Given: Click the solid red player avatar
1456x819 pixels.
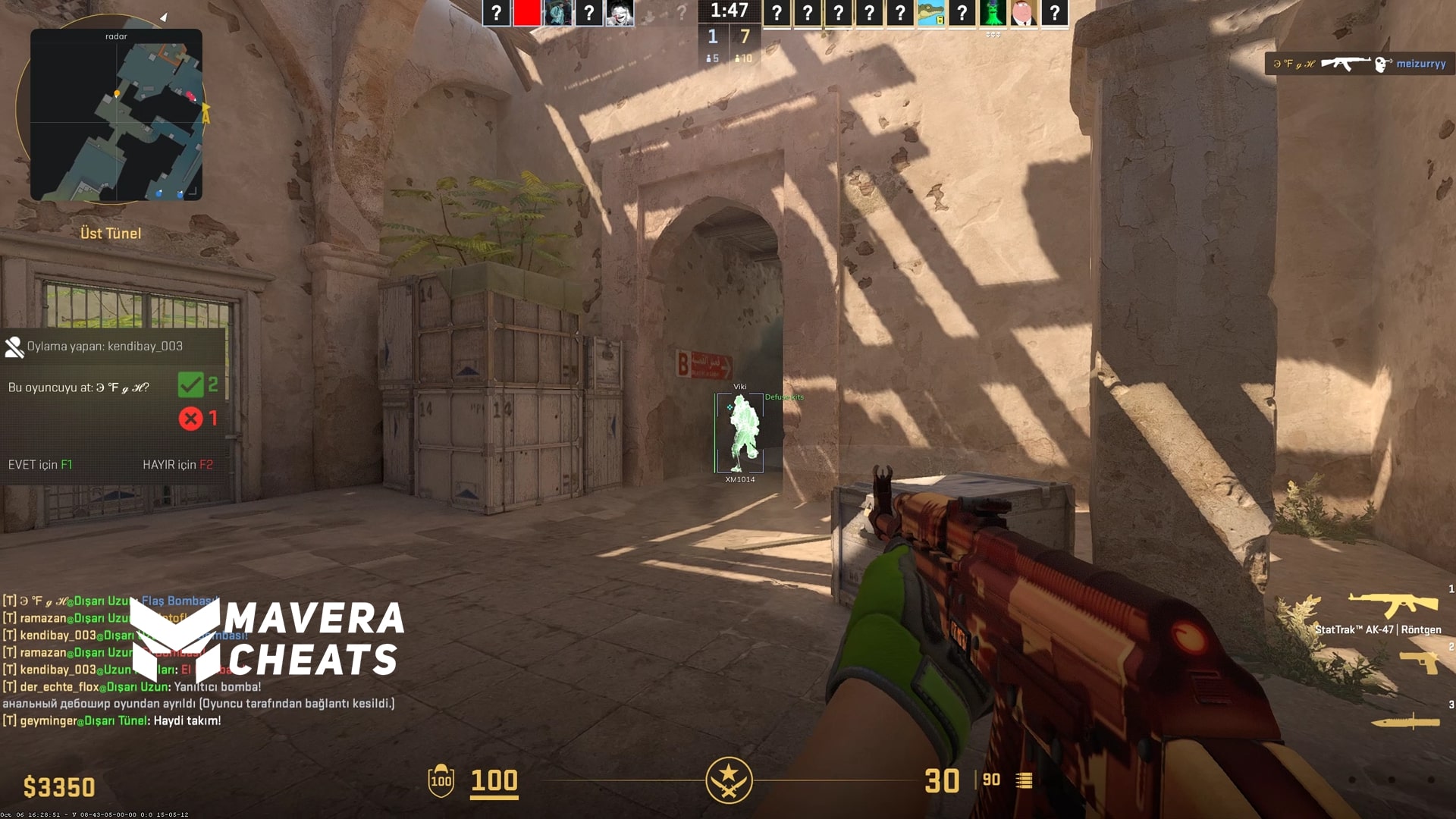Looking at the screenshot, I should tap(526, 13).
